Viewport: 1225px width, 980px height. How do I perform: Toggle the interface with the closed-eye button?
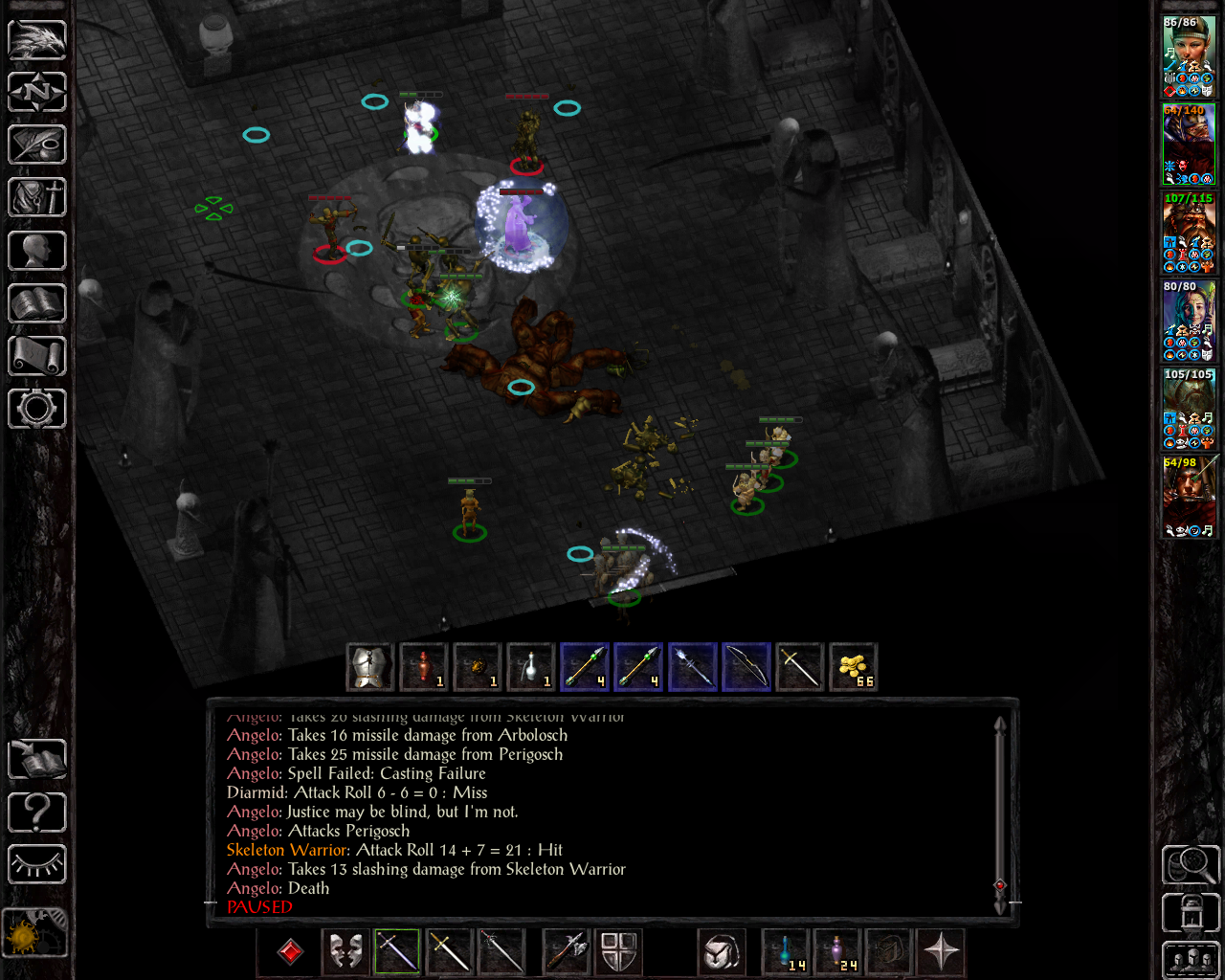[x=37, y=865]
